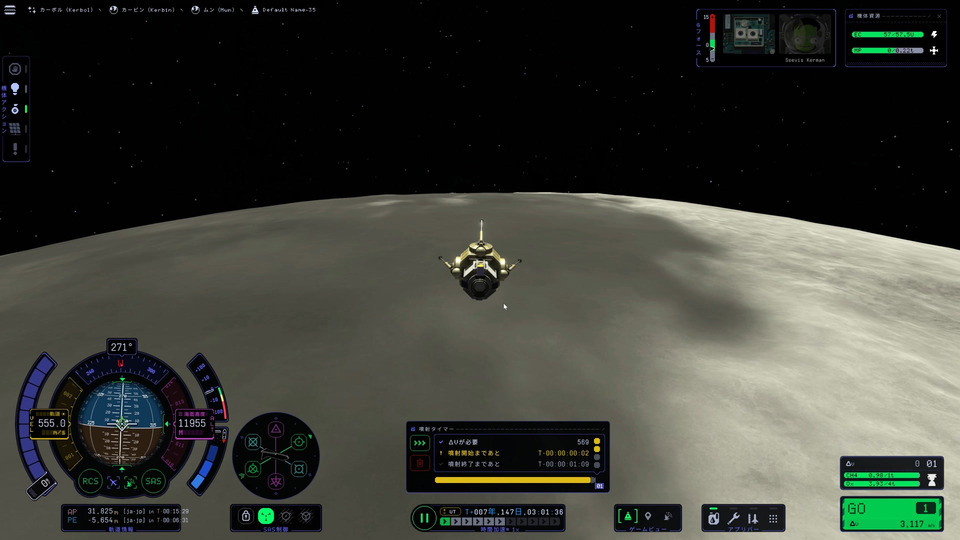
Task: Open the wrench tool in the app bar
Action: pyautogui.click(x=733, y=518)
